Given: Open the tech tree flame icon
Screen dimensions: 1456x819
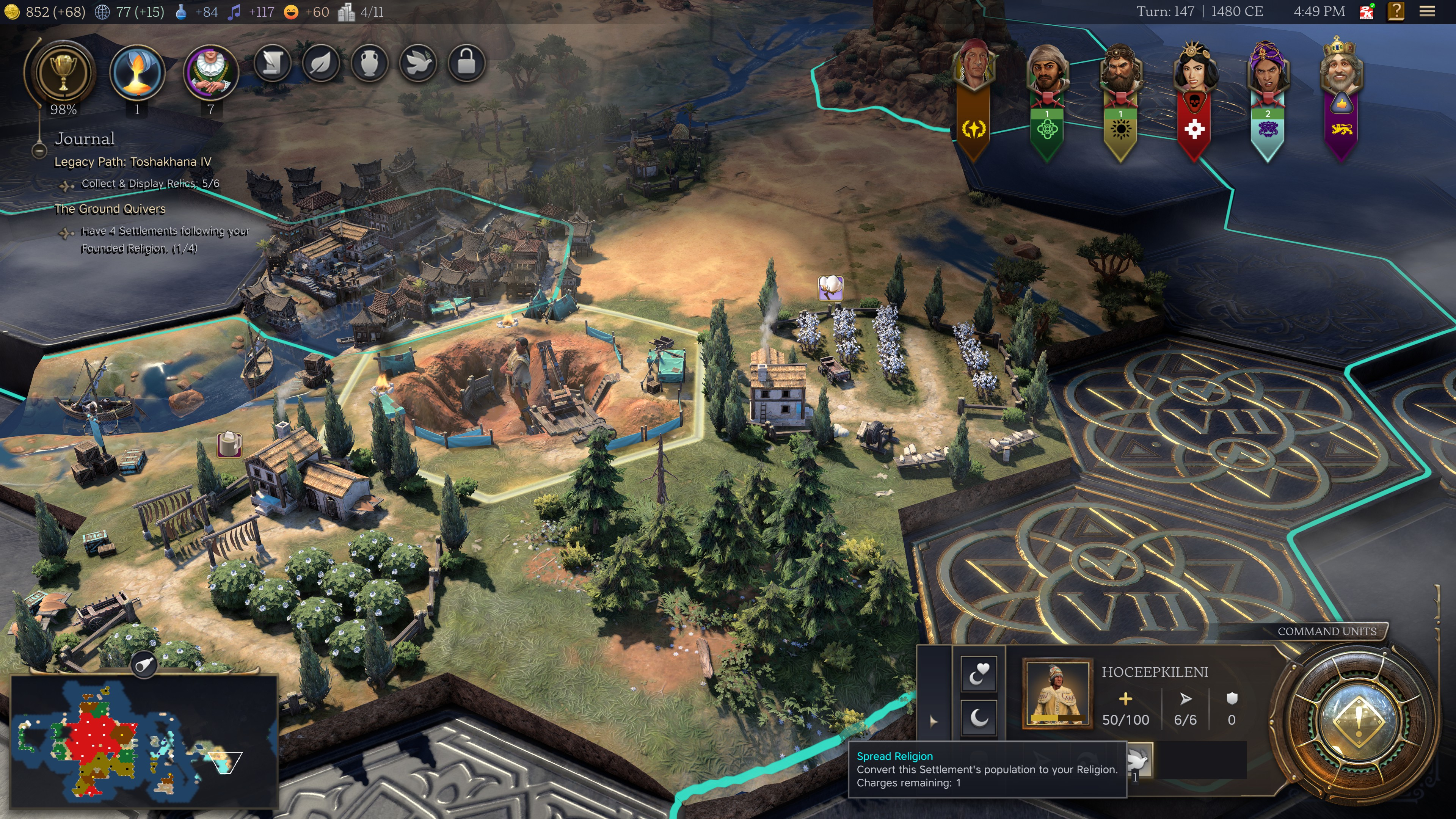Looking at the screenshot, I should tap(137, 73).
